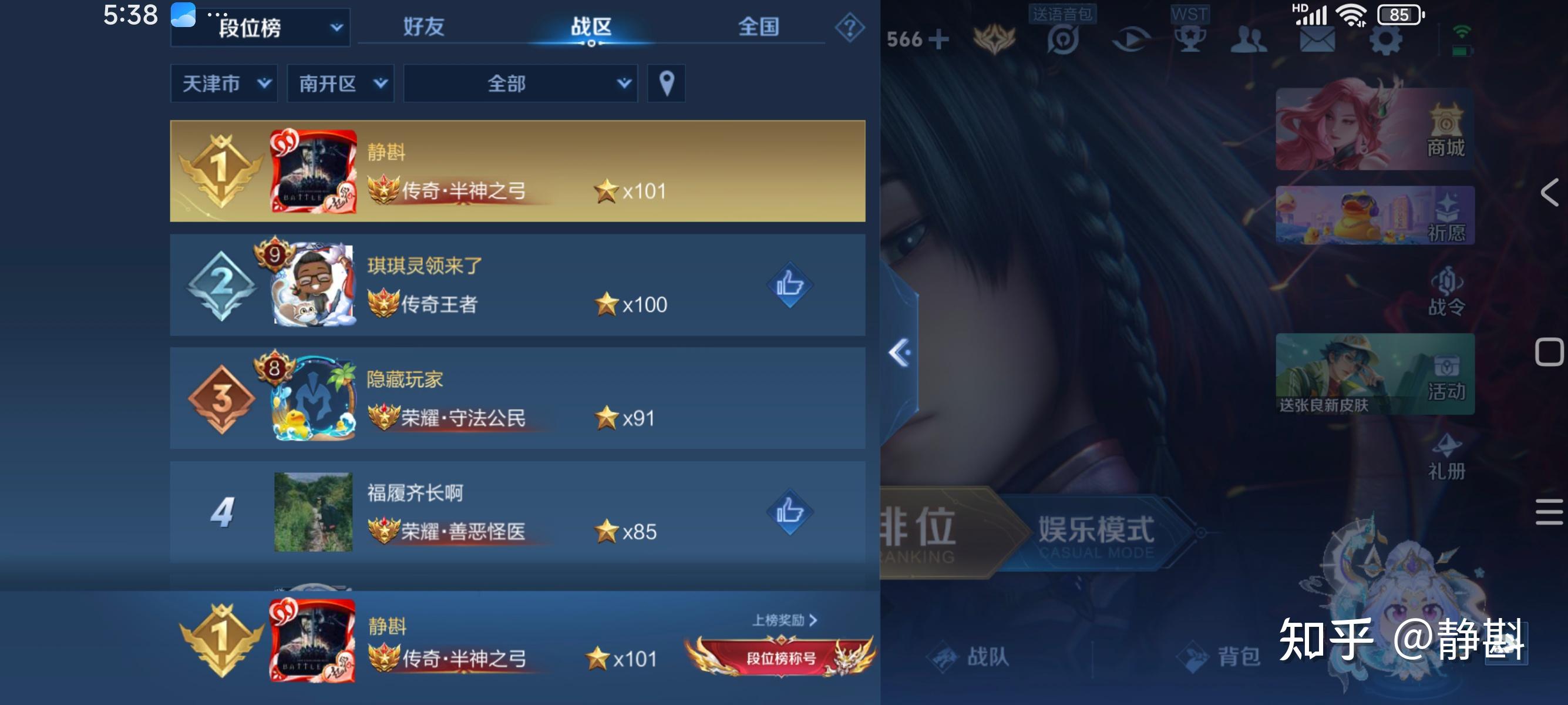Expand the 天津市 city dropdown
1568x705 pixels.
point(223,83)
